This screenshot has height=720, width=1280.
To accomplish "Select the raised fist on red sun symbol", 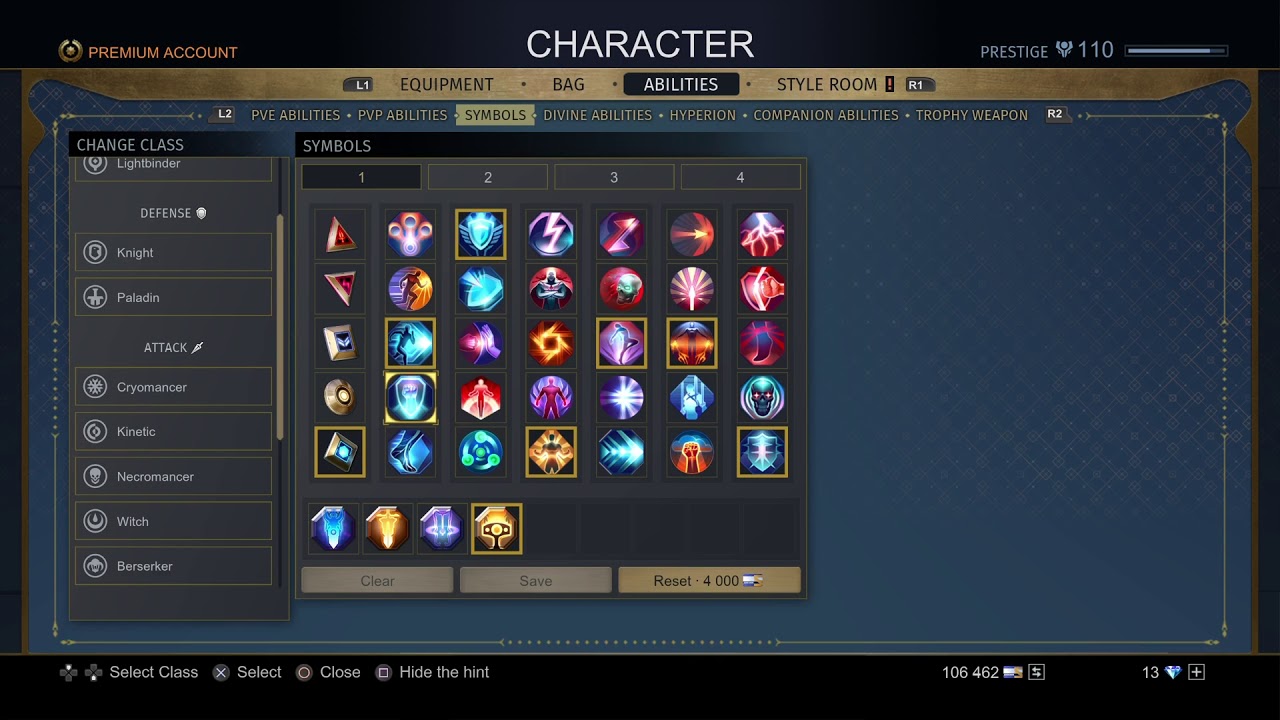I will [692, 452].
